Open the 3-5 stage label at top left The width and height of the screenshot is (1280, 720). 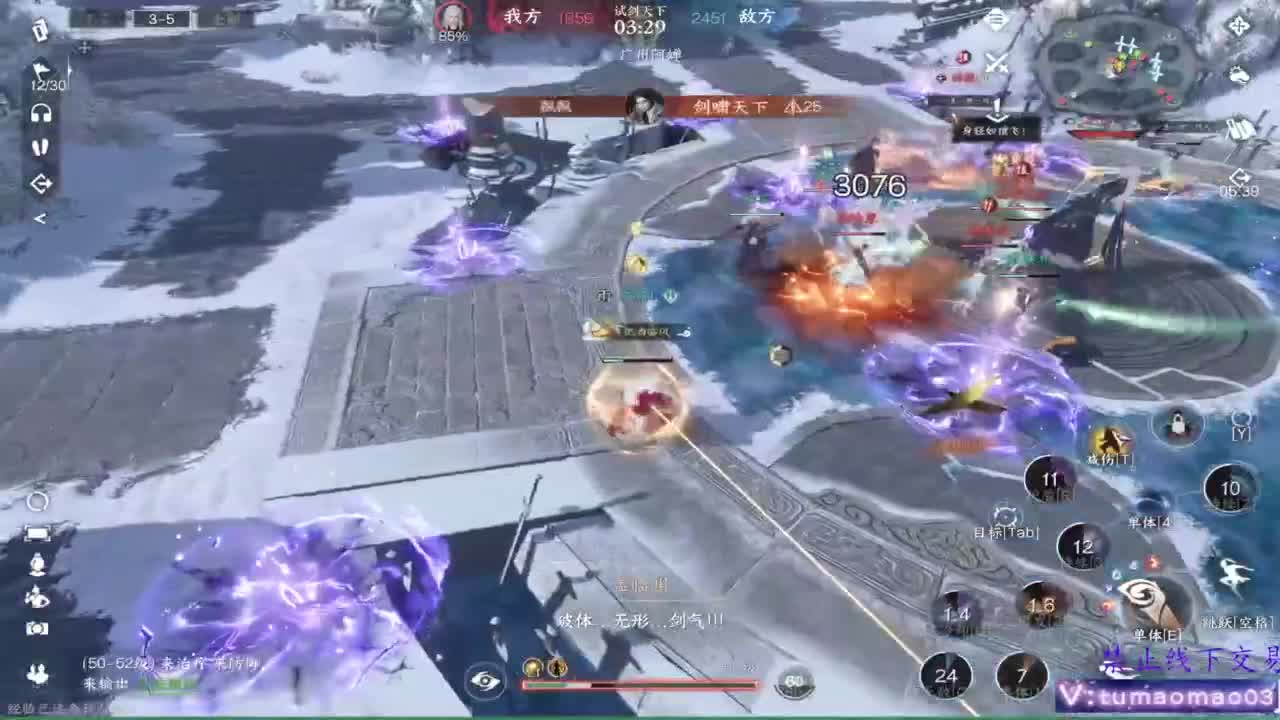(x=163, y=18)
